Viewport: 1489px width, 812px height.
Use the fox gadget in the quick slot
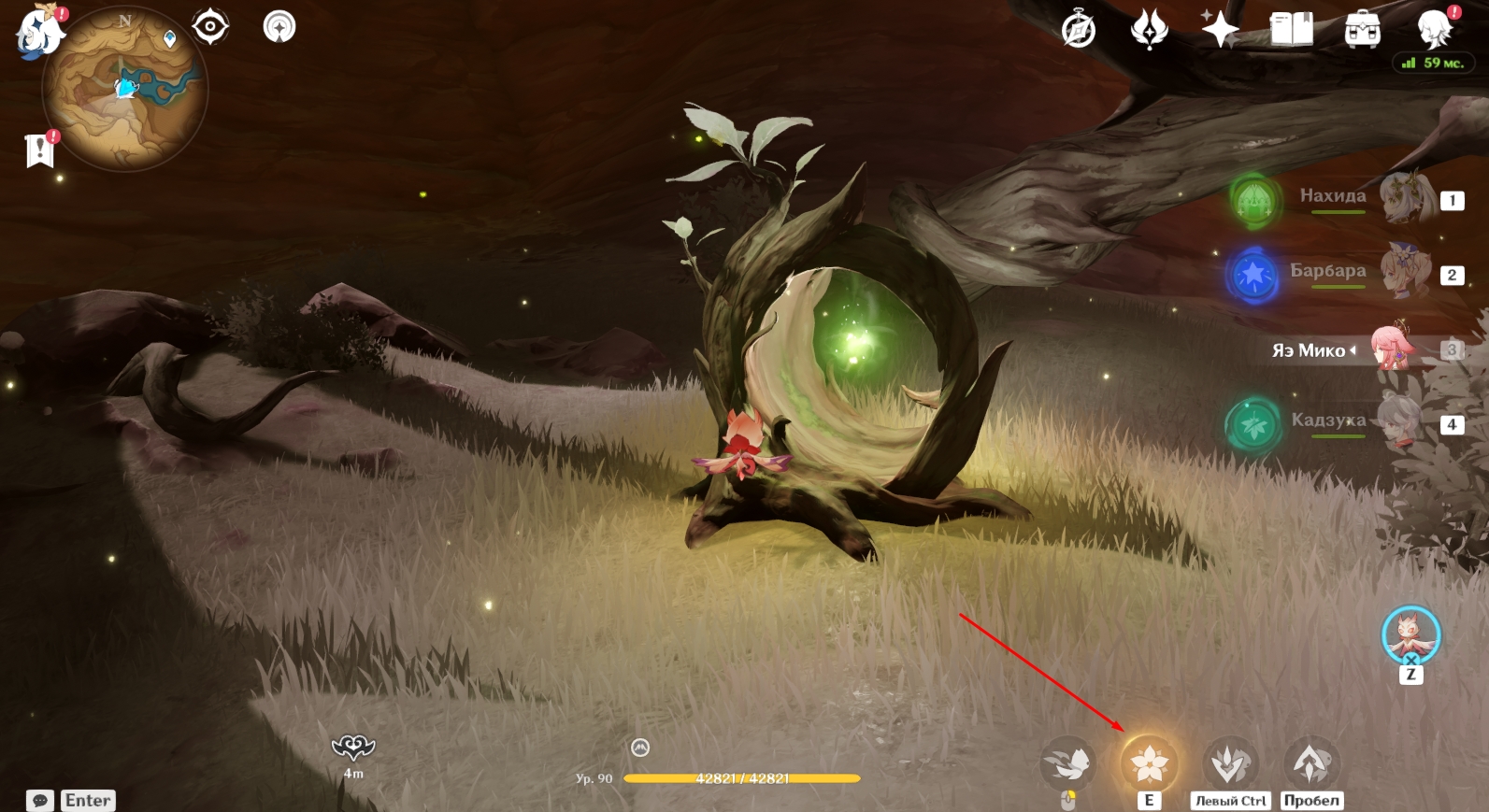click(1410, 634)
